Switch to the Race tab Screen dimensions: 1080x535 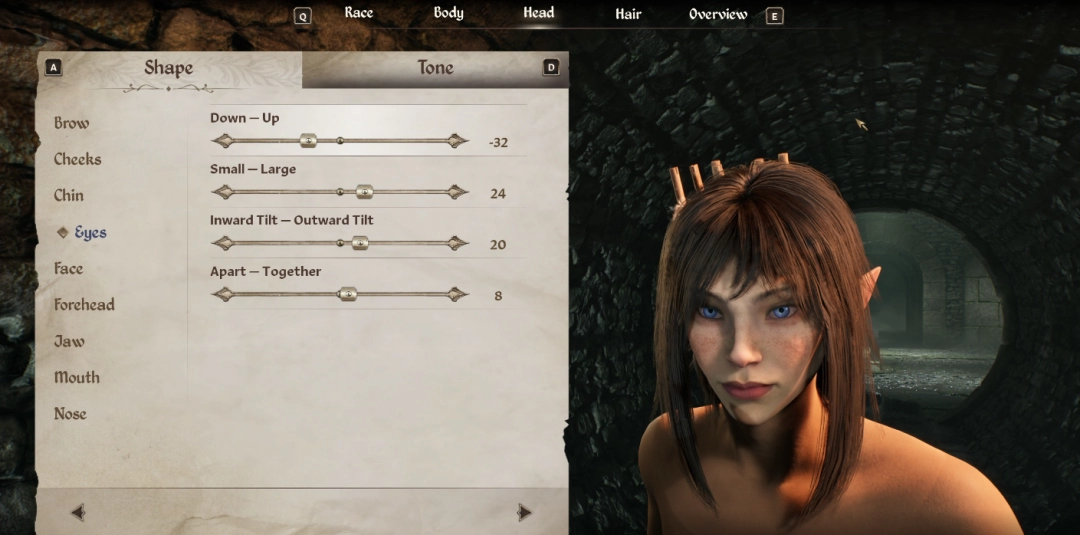click(x=358, y=13)
